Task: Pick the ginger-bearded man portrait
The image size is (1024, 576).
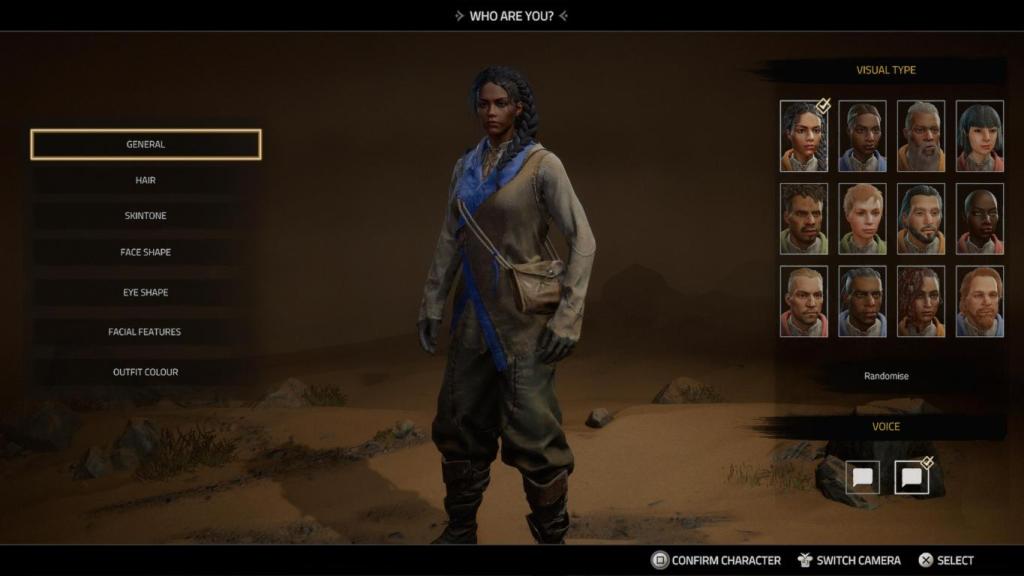Action: (x=979, y=301)
